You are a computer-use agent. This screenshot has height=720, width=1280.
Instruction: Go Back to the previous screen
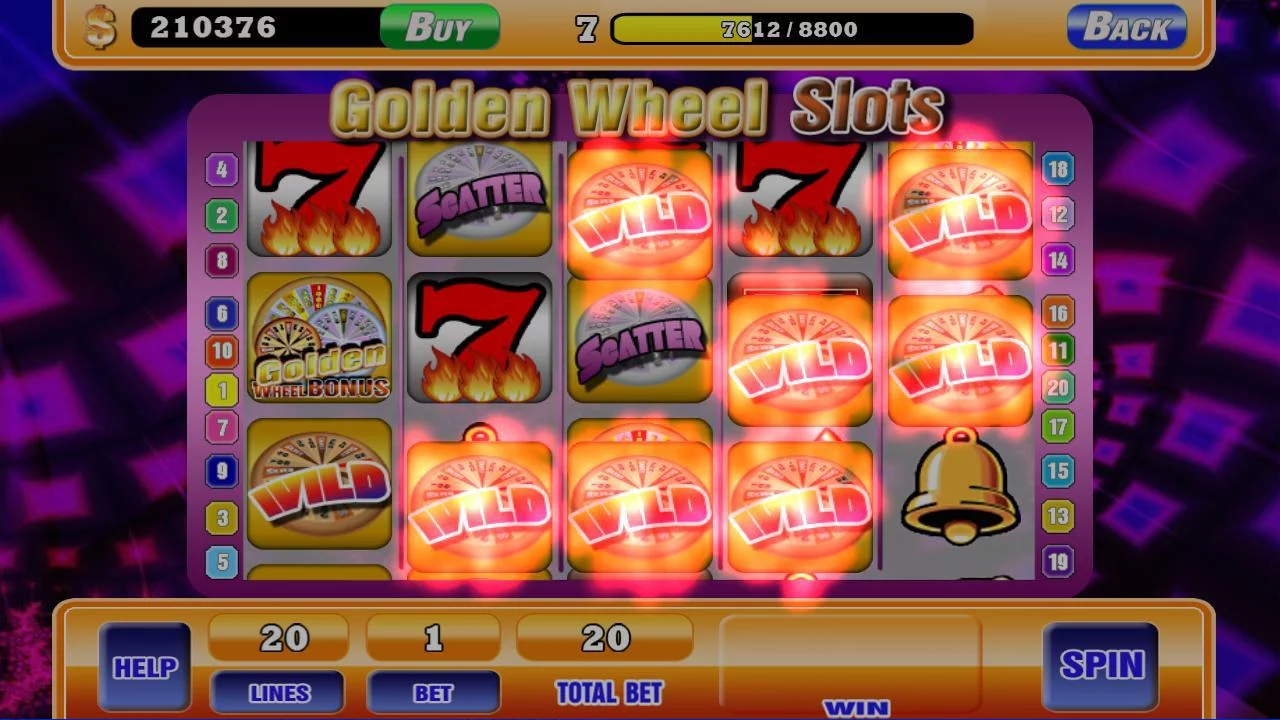tap(1126, 27)
